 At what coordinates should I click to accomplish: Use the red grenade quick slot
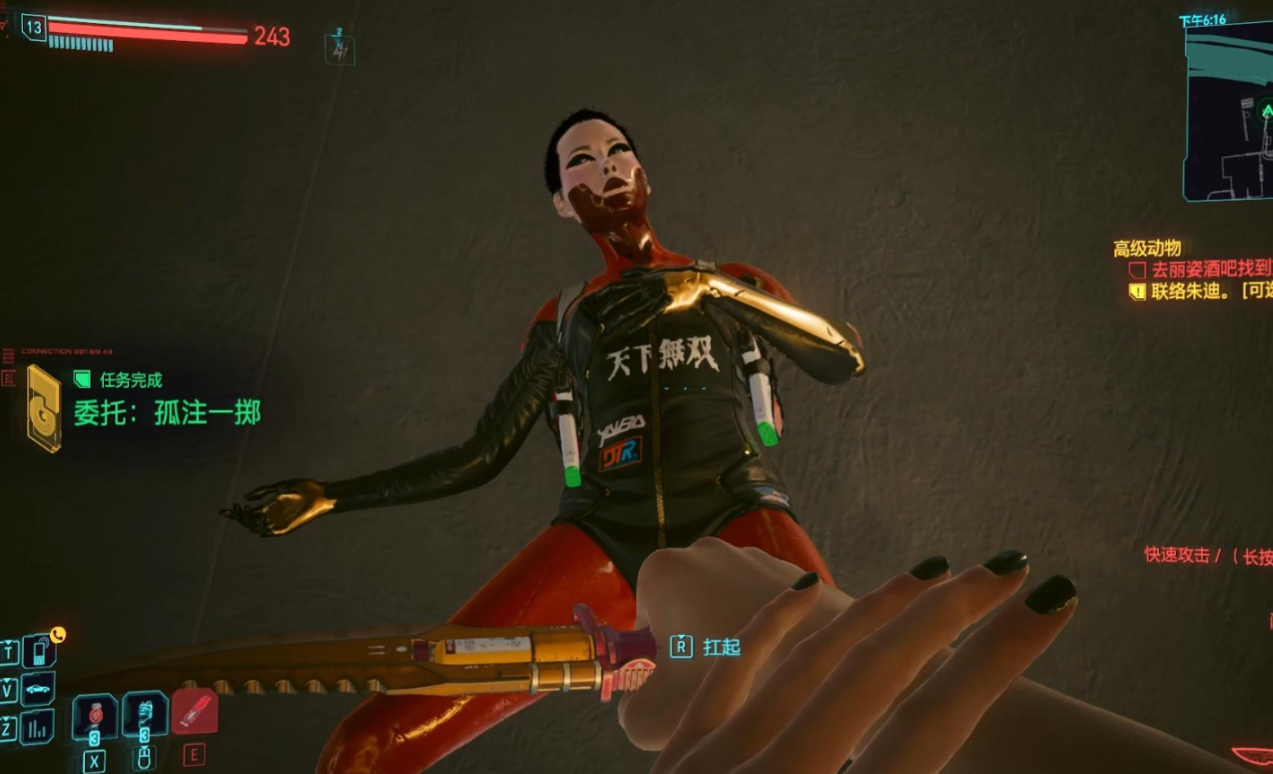(x=95, y=715)
